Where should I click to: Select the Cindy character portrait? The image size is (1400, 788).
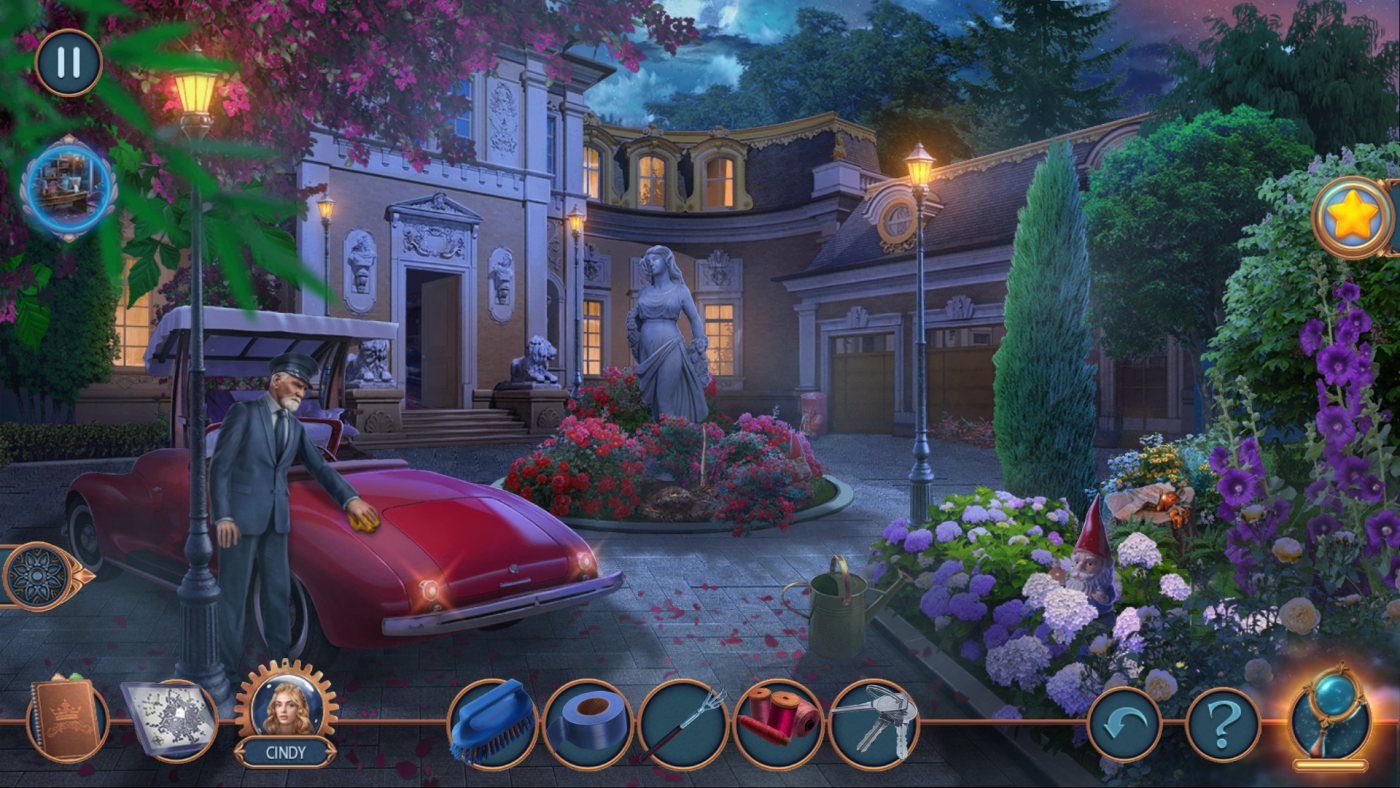pyautogui.click(x=286, y=704)
